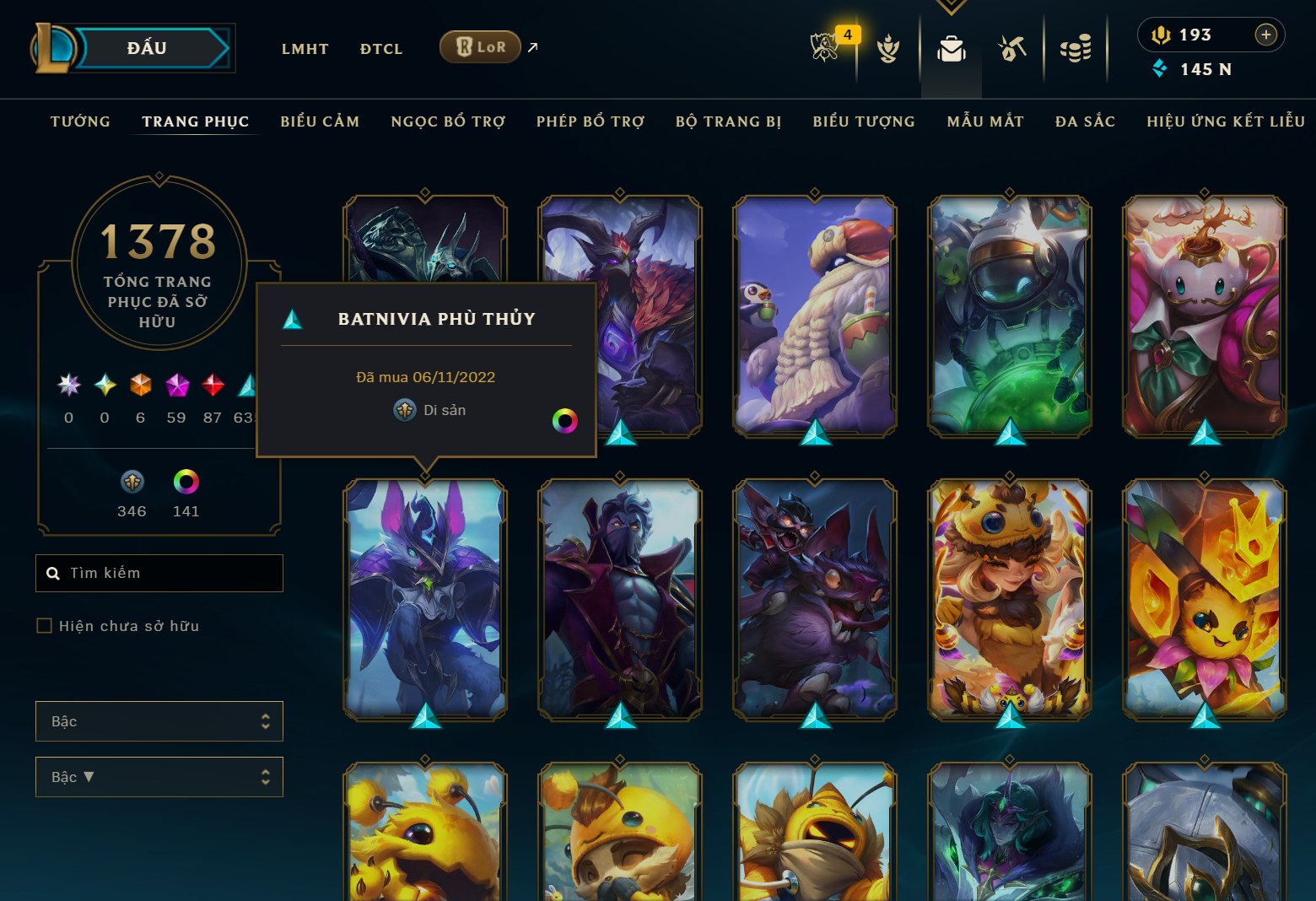Open the collection backpack icon

tap(951, 49)
